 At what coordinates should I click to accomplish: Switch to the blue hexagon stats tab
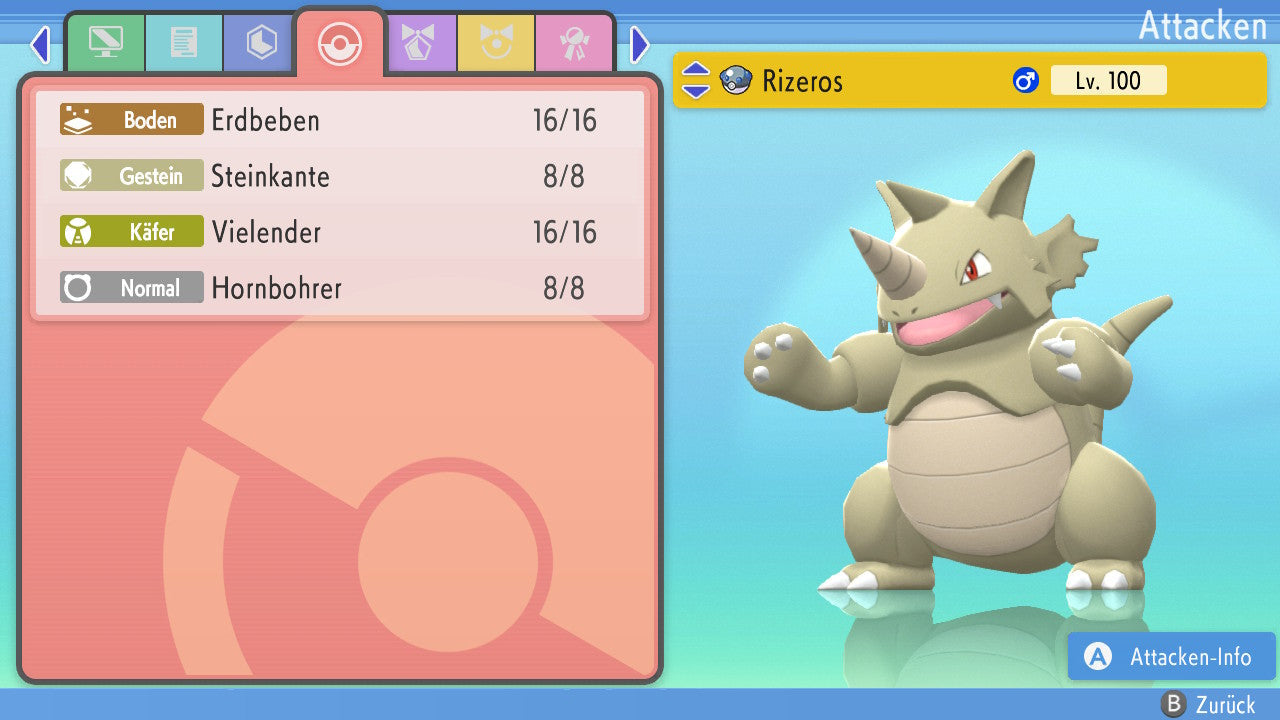[261, 43]
